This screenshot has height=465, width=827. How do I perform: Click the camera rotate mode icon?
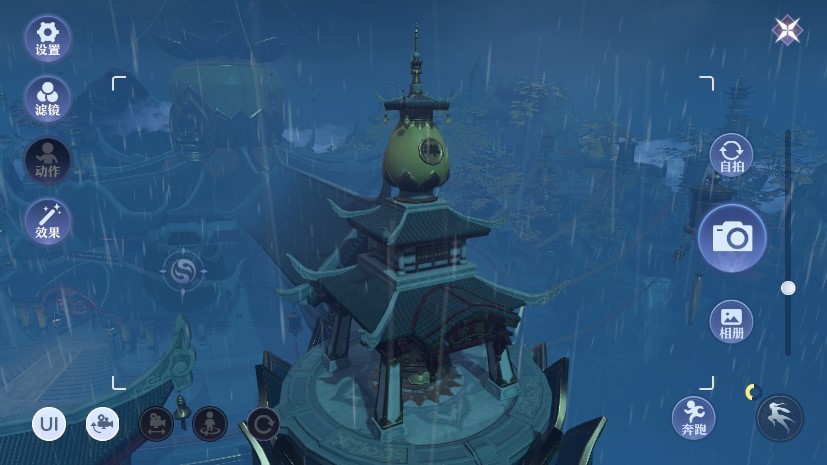pos(102,424)
